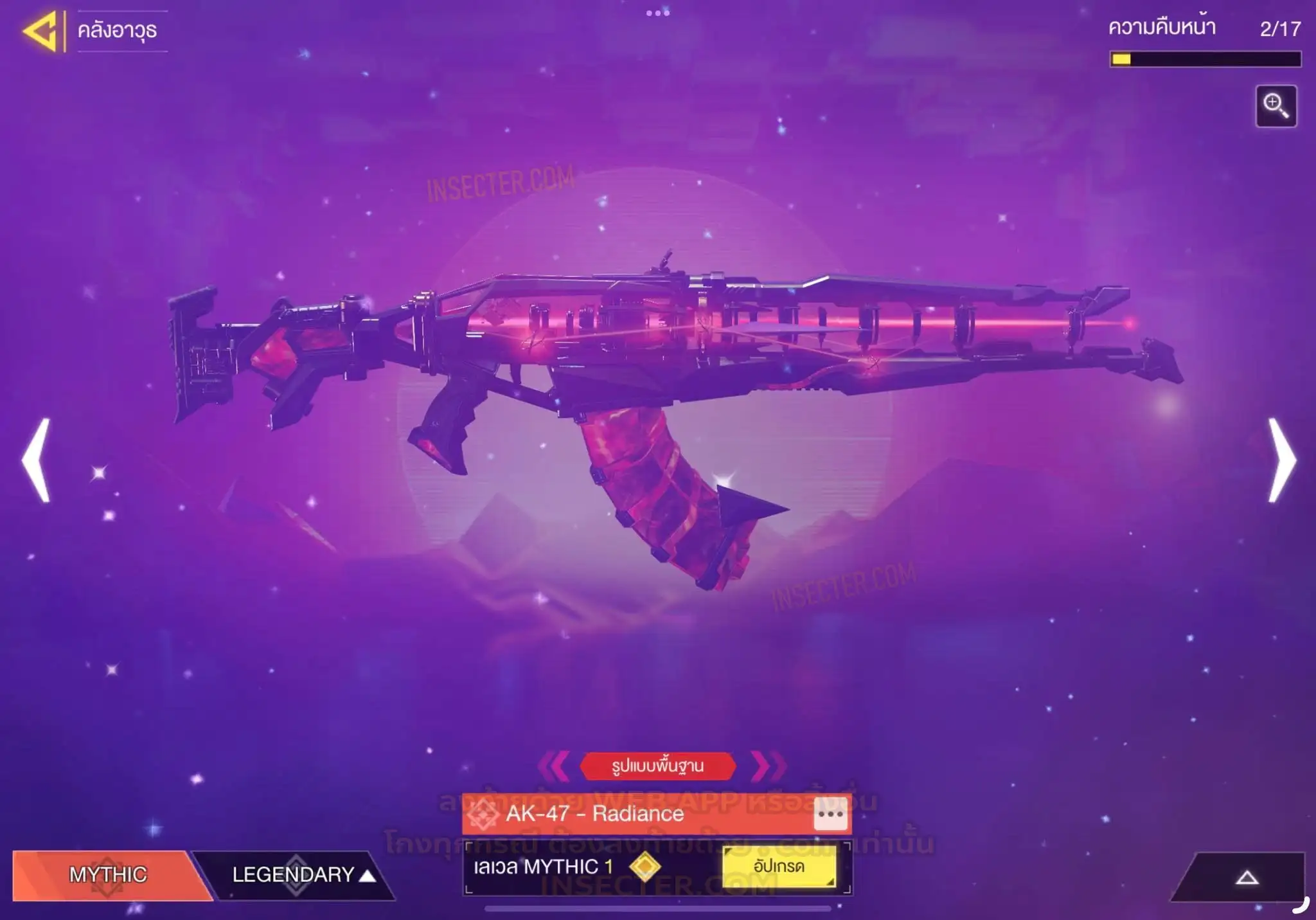Open AK-47 Radiance options ellipsis button

pyautogui.click(x=830, y=814)
